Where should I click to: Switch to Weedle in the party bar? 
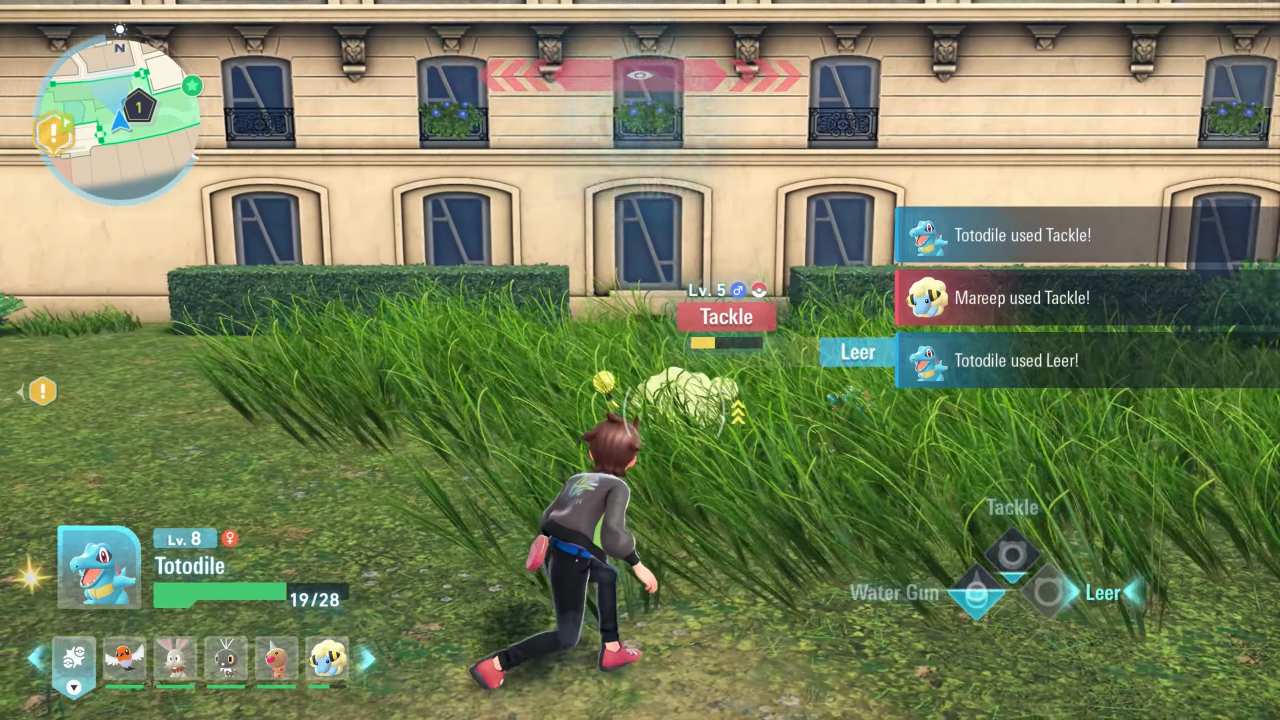click(277, 660)
